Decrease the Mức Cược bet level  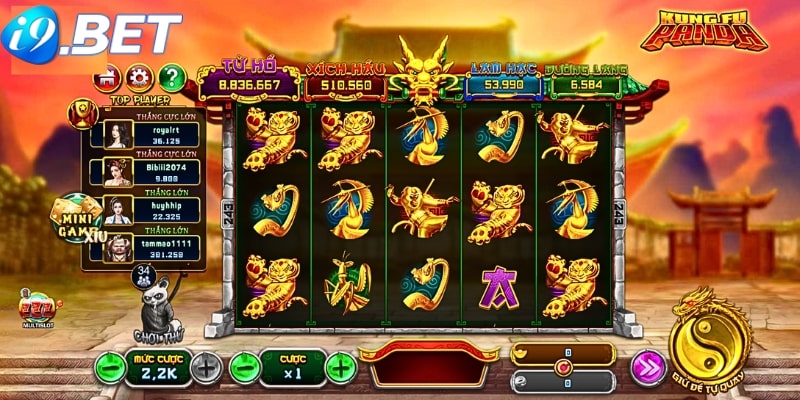pyautogui.click(x=109, y=367)
